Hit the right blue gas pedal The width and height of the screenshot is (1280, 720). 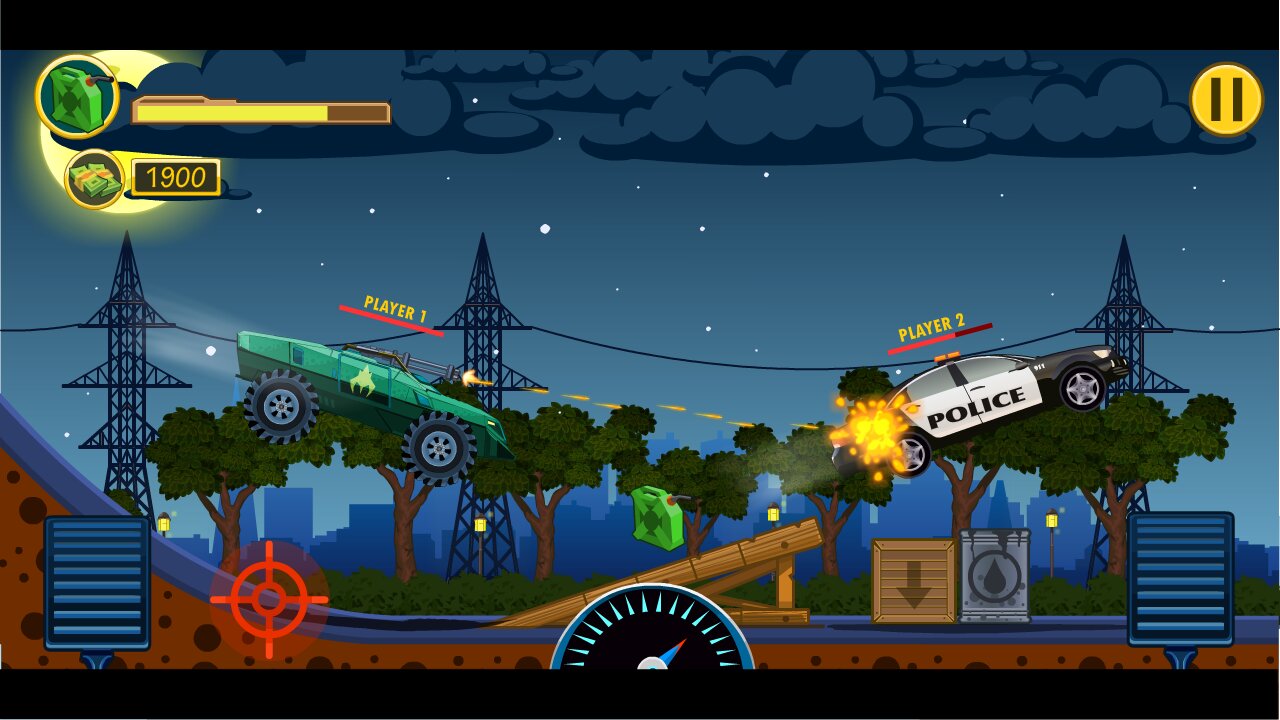[x=1180, y=579]
